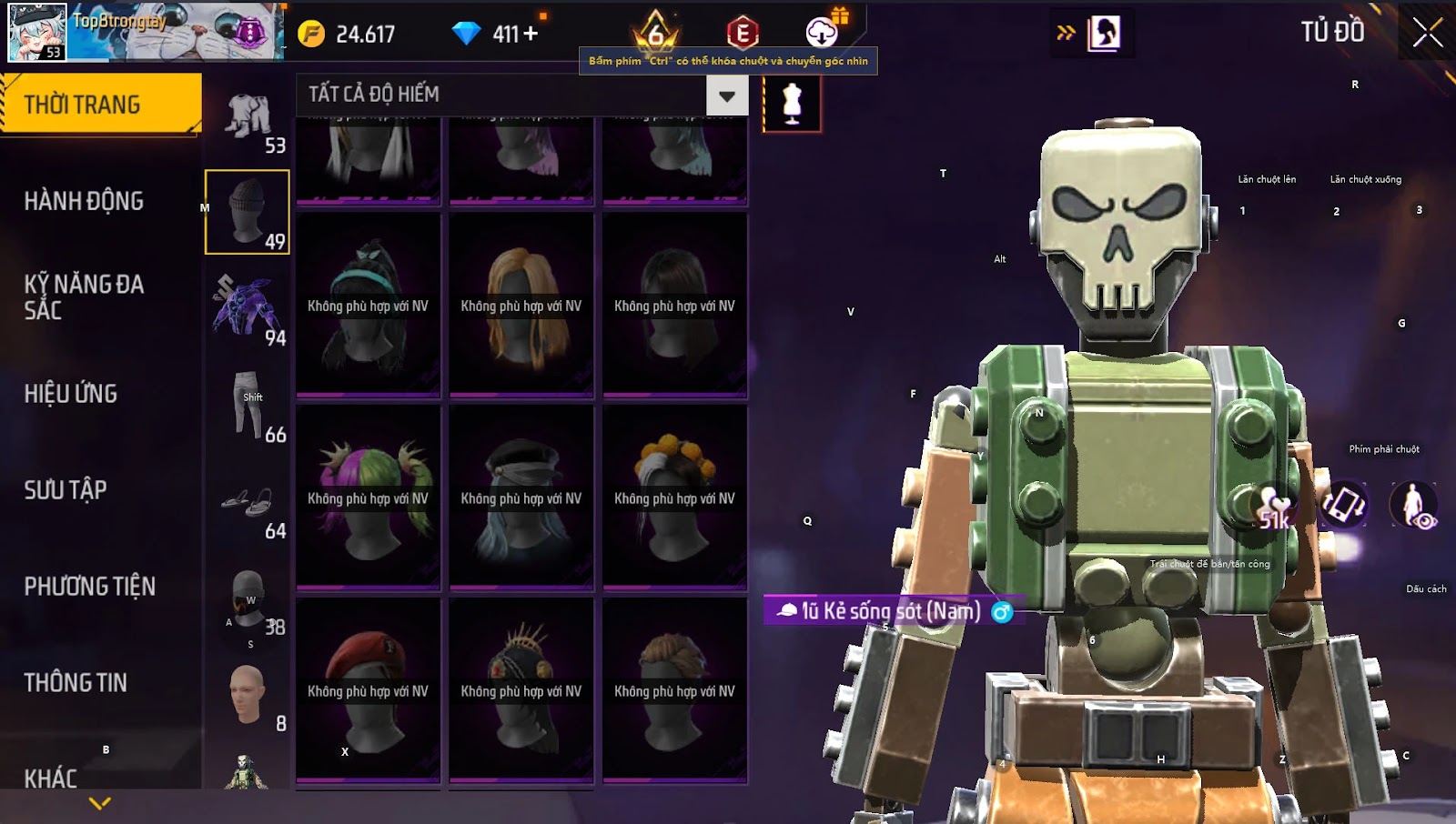
Task: Click the mannequin preview button
Action: click(792, 104)
